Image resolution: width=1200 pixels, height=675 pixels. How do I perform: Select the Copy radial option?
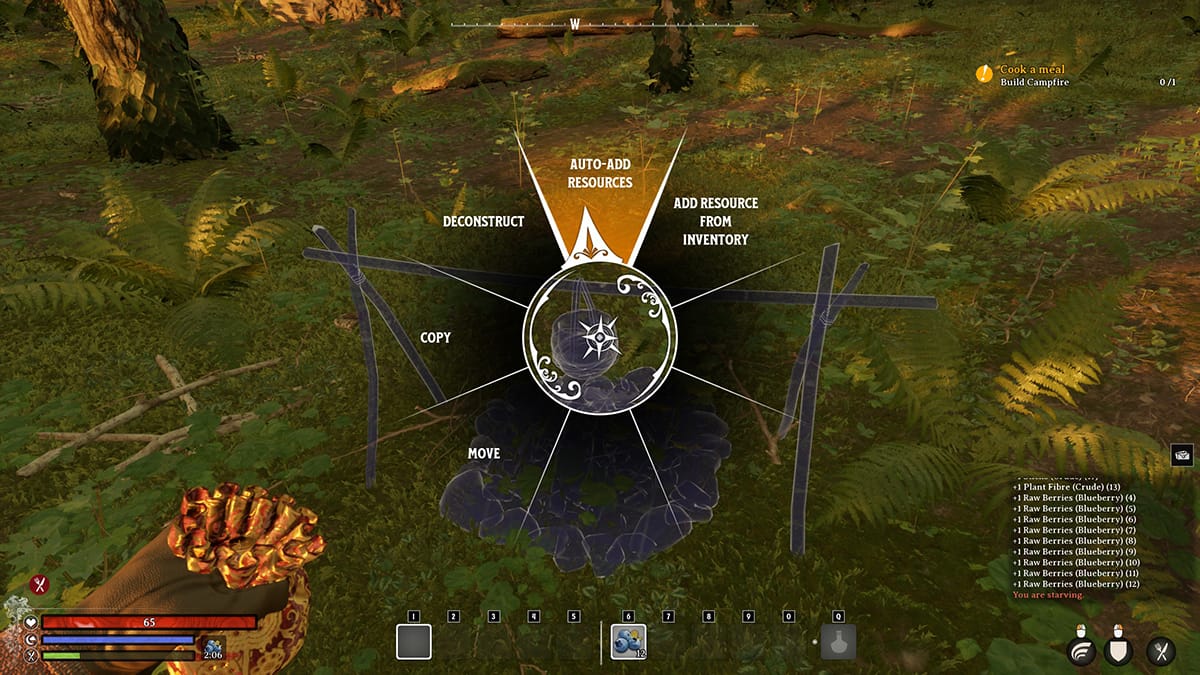point(435,338)
